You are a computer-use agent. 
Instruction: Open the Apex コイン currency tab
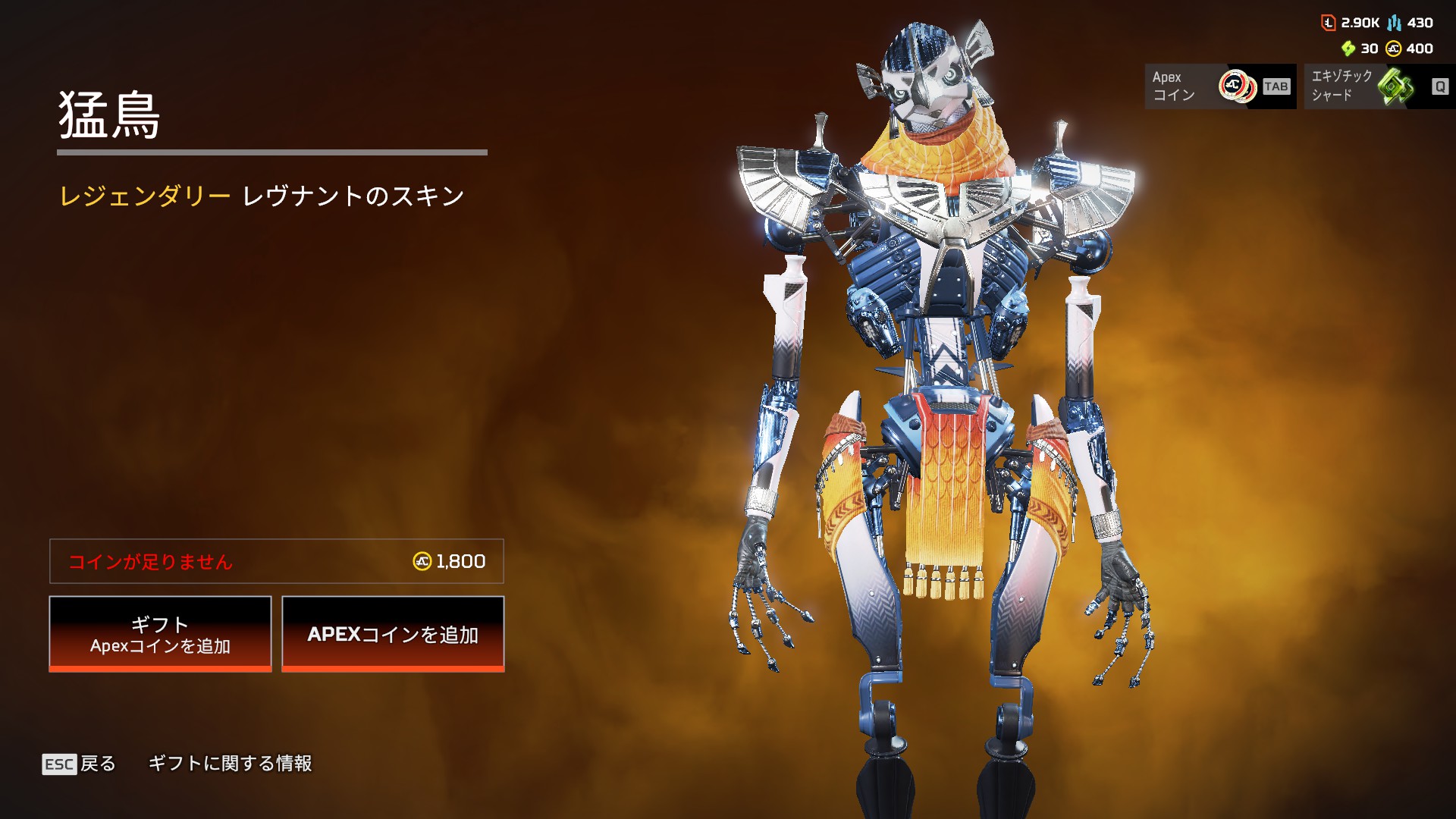(x=1219, y=86)
